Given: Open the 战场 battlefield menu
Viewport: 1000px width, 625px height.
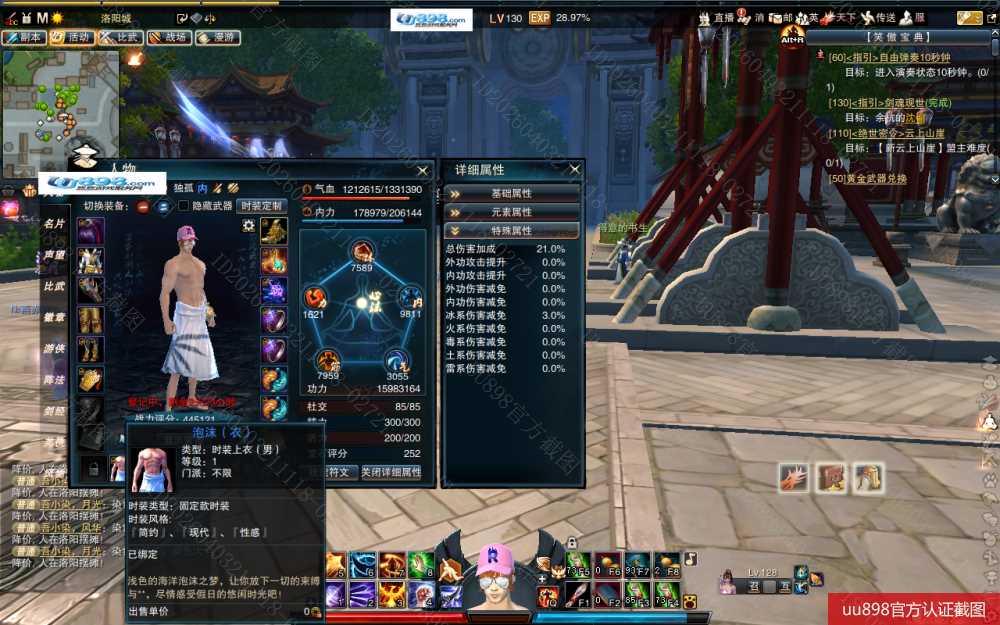Looking at the screenshot, I should [168, 37].
